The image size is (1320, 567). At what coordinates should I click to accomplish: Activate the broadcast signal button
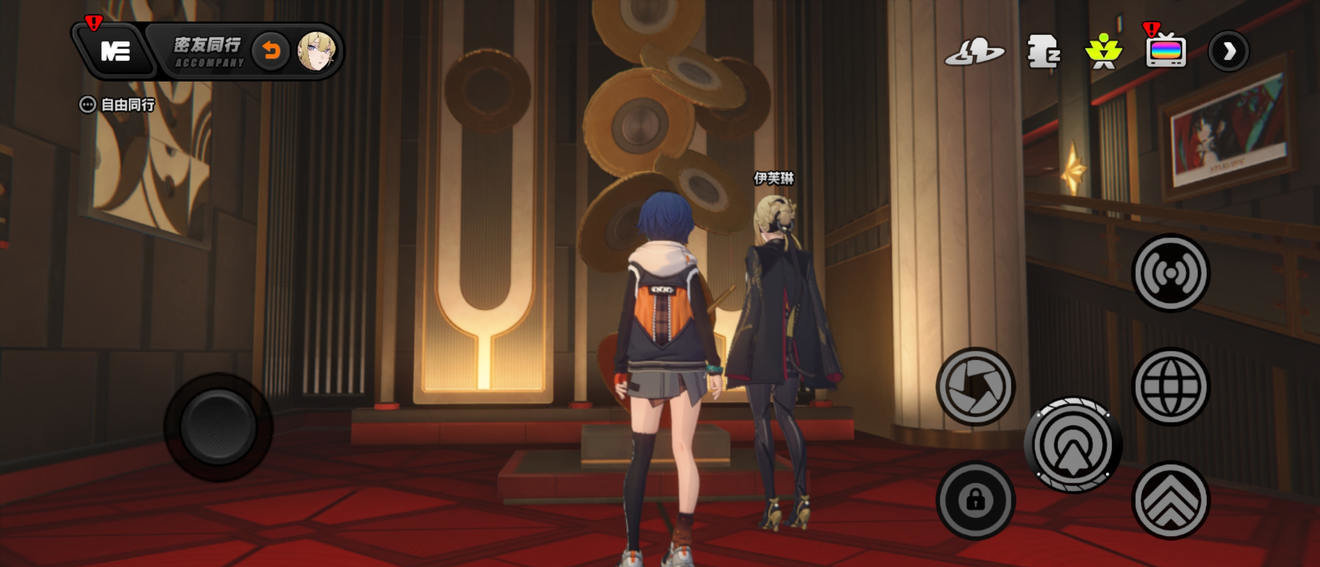coord(1170,273)
